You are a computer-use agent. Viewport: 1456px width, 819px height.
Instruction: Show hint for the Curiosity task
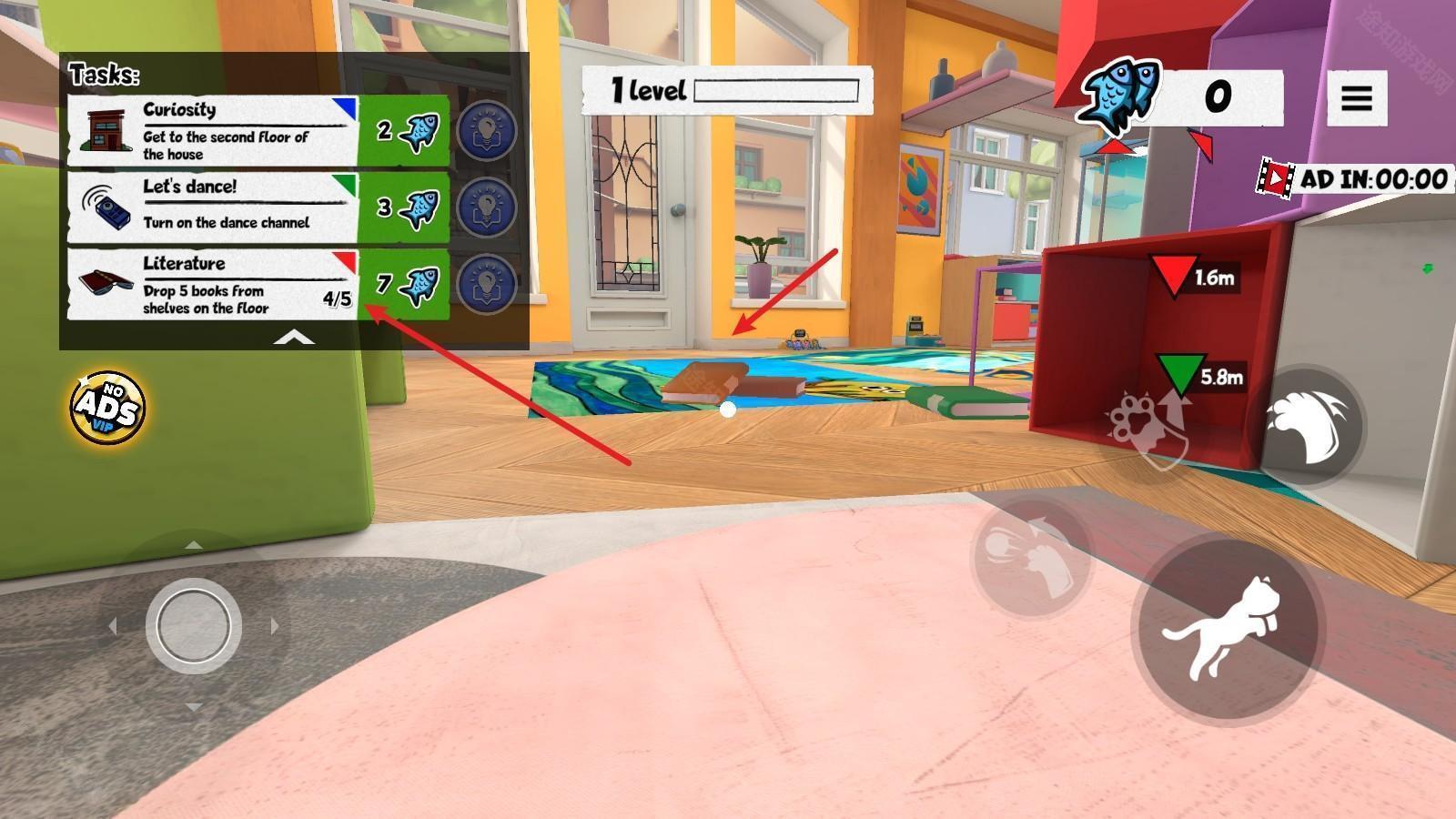[486, 131]
